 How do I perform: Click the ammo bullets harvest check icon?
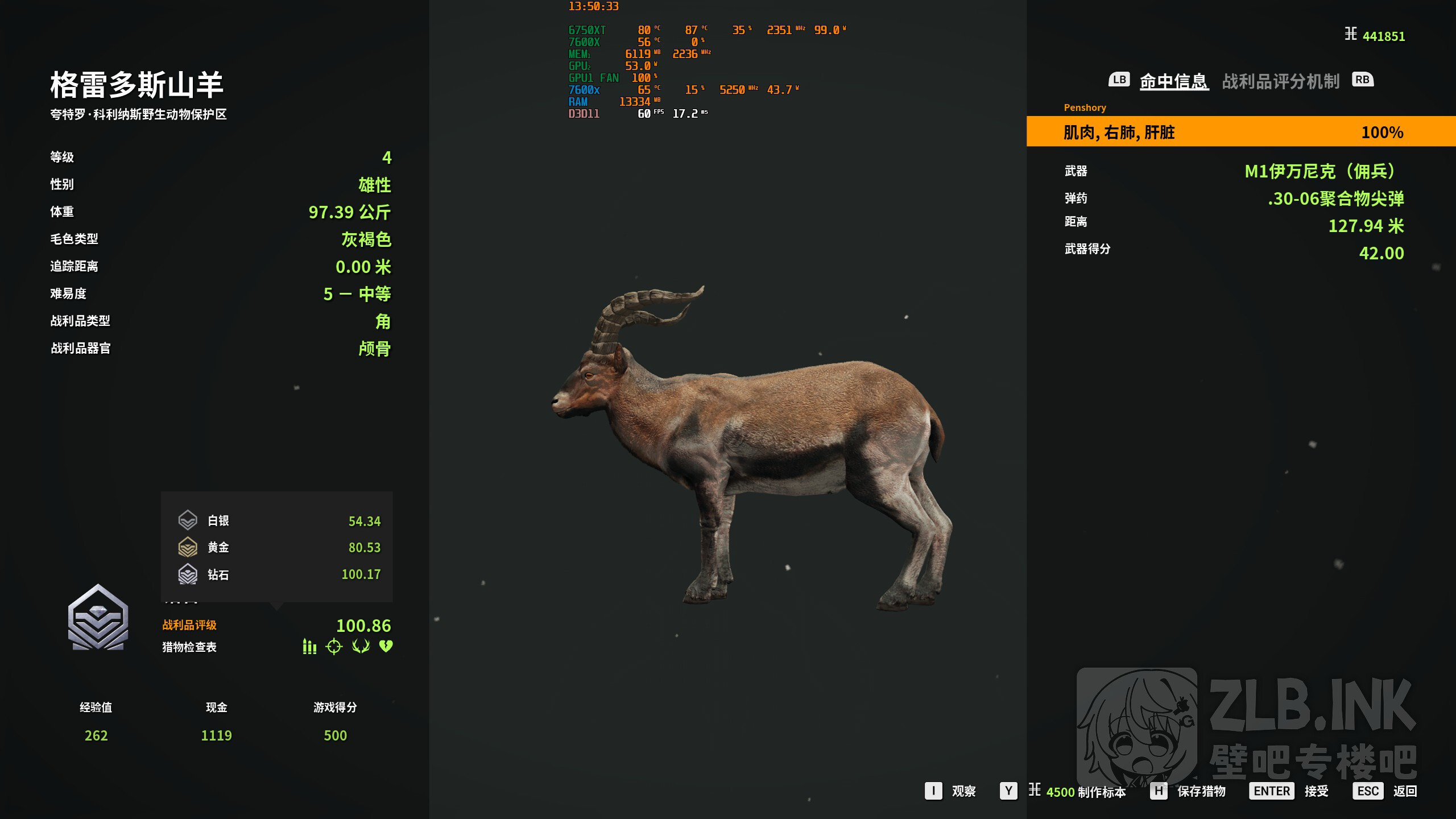tap(309, 647)
